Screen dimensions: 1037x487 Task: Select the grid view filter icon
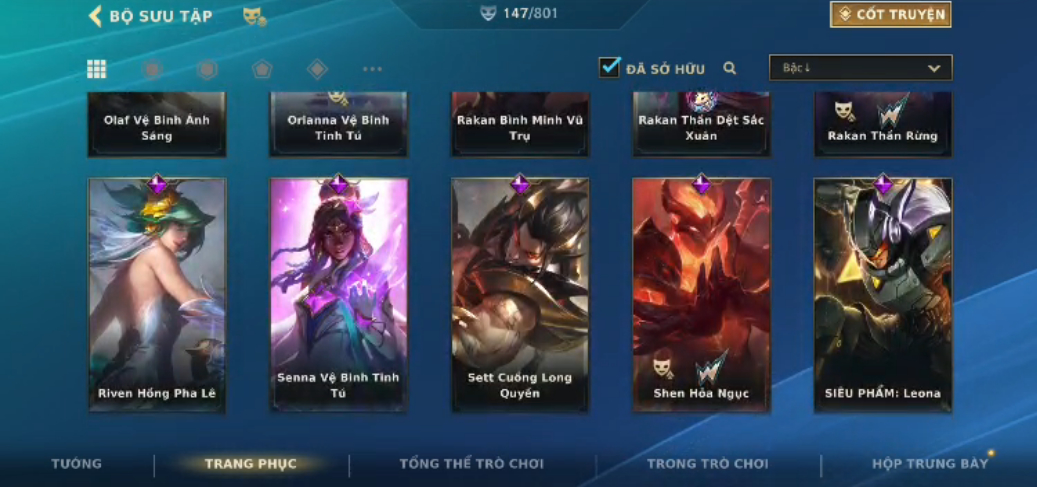96,69
